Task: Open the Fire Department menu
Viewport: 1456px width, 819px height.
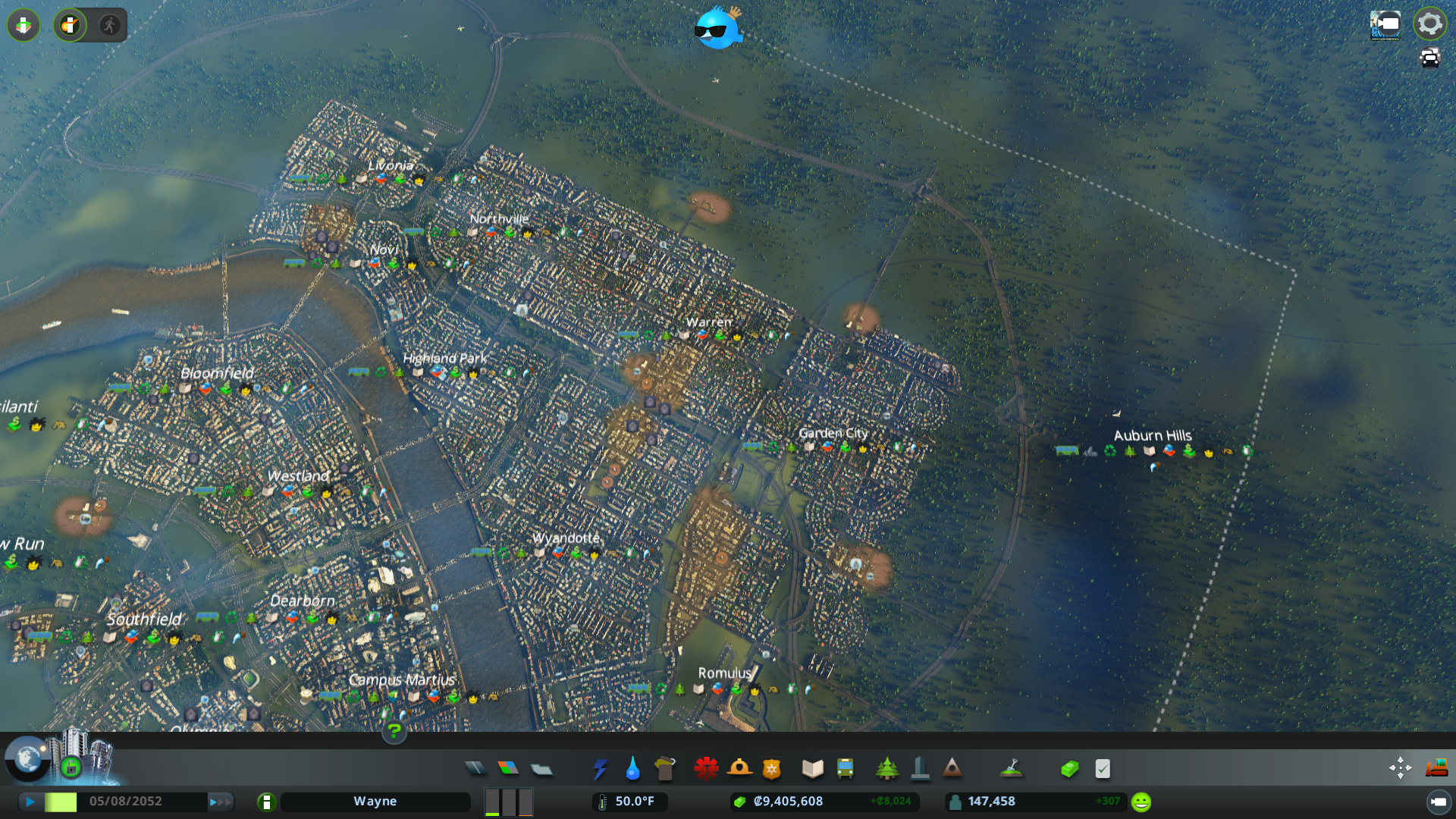Action: [740, 768]
